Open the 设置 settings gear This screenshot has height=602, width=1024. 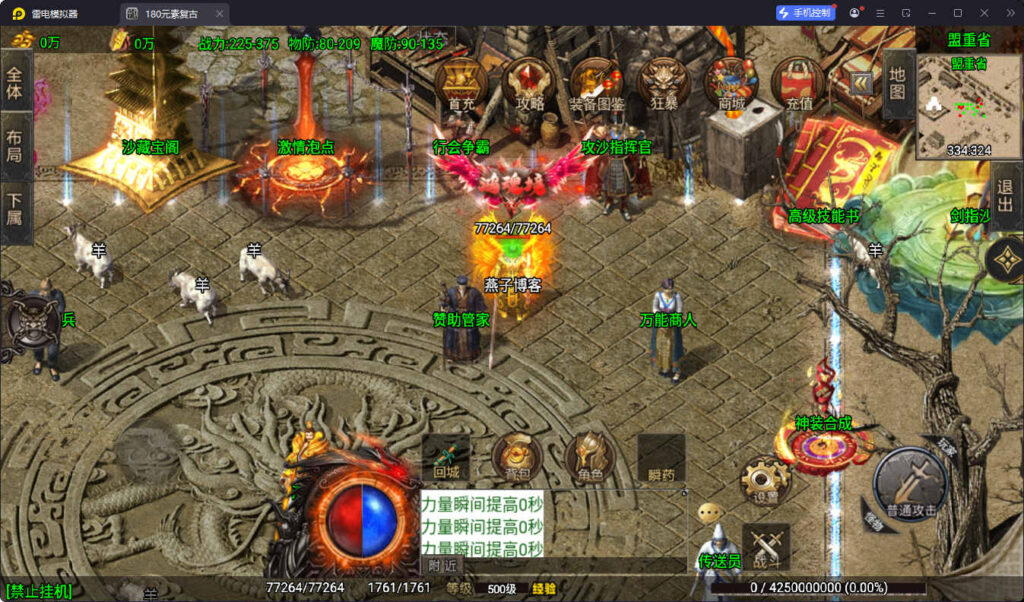[765, 482]
